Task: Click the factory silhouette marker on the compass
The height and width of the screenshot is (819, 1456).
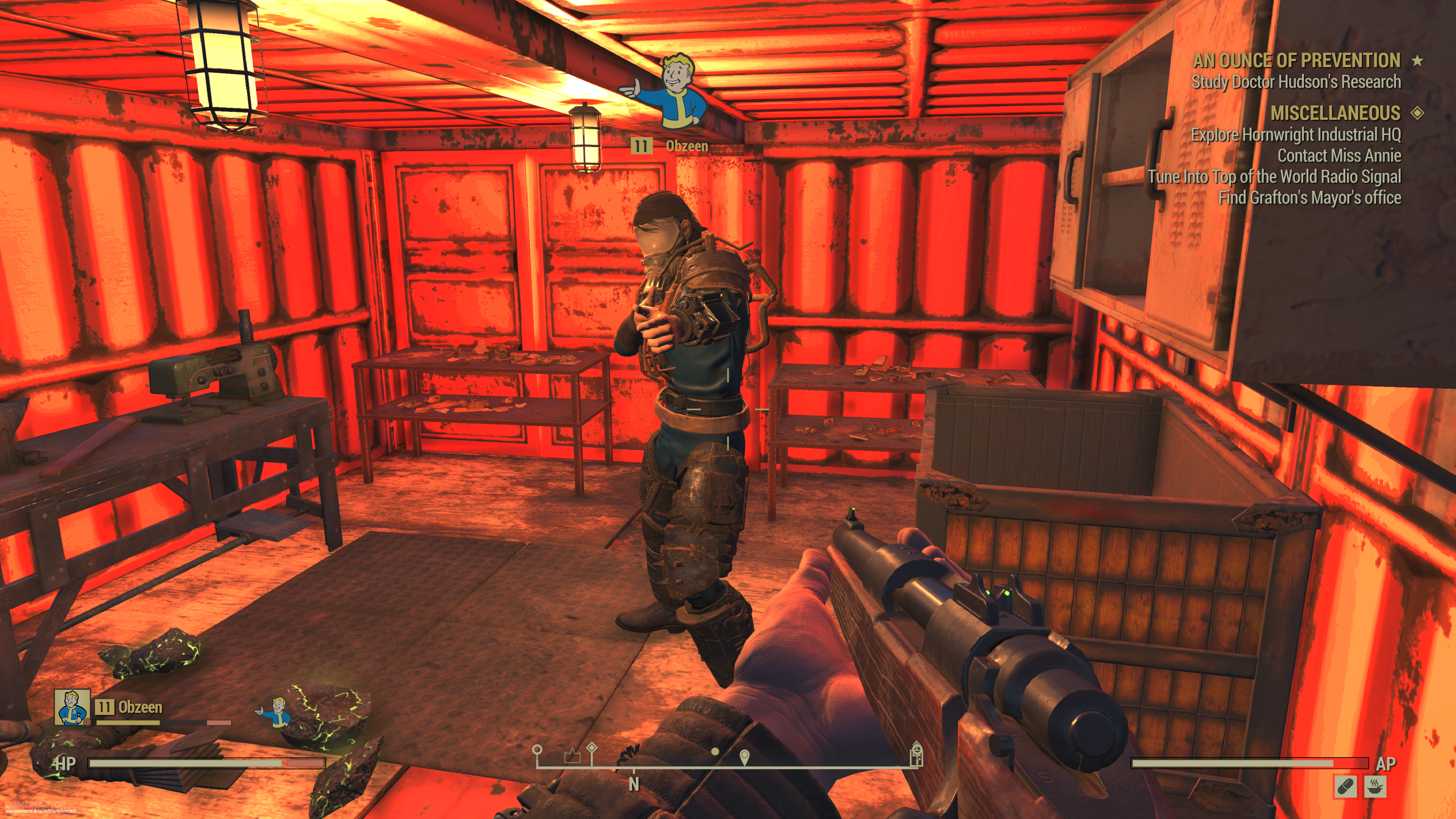Action: [x=572, y=756]
